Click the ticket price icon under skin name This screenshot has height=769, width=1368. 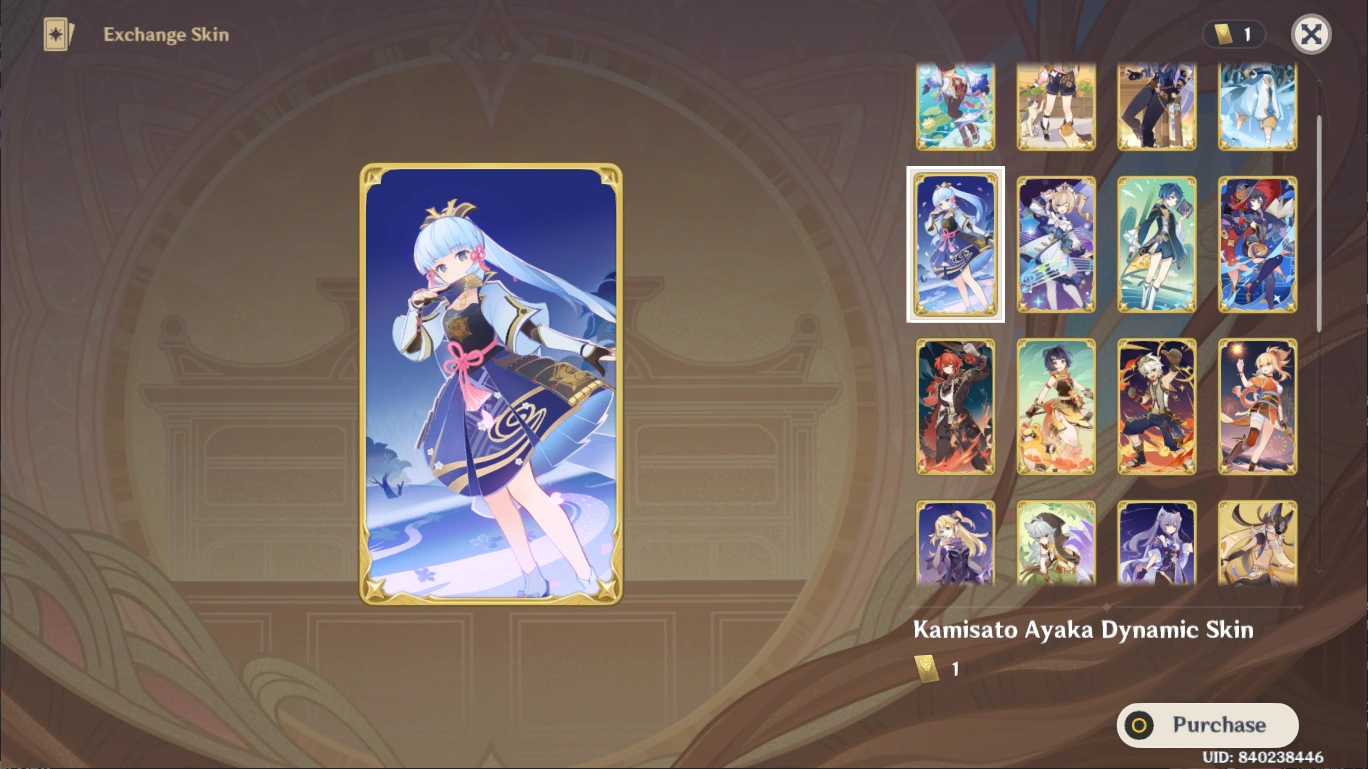(926, 668)
